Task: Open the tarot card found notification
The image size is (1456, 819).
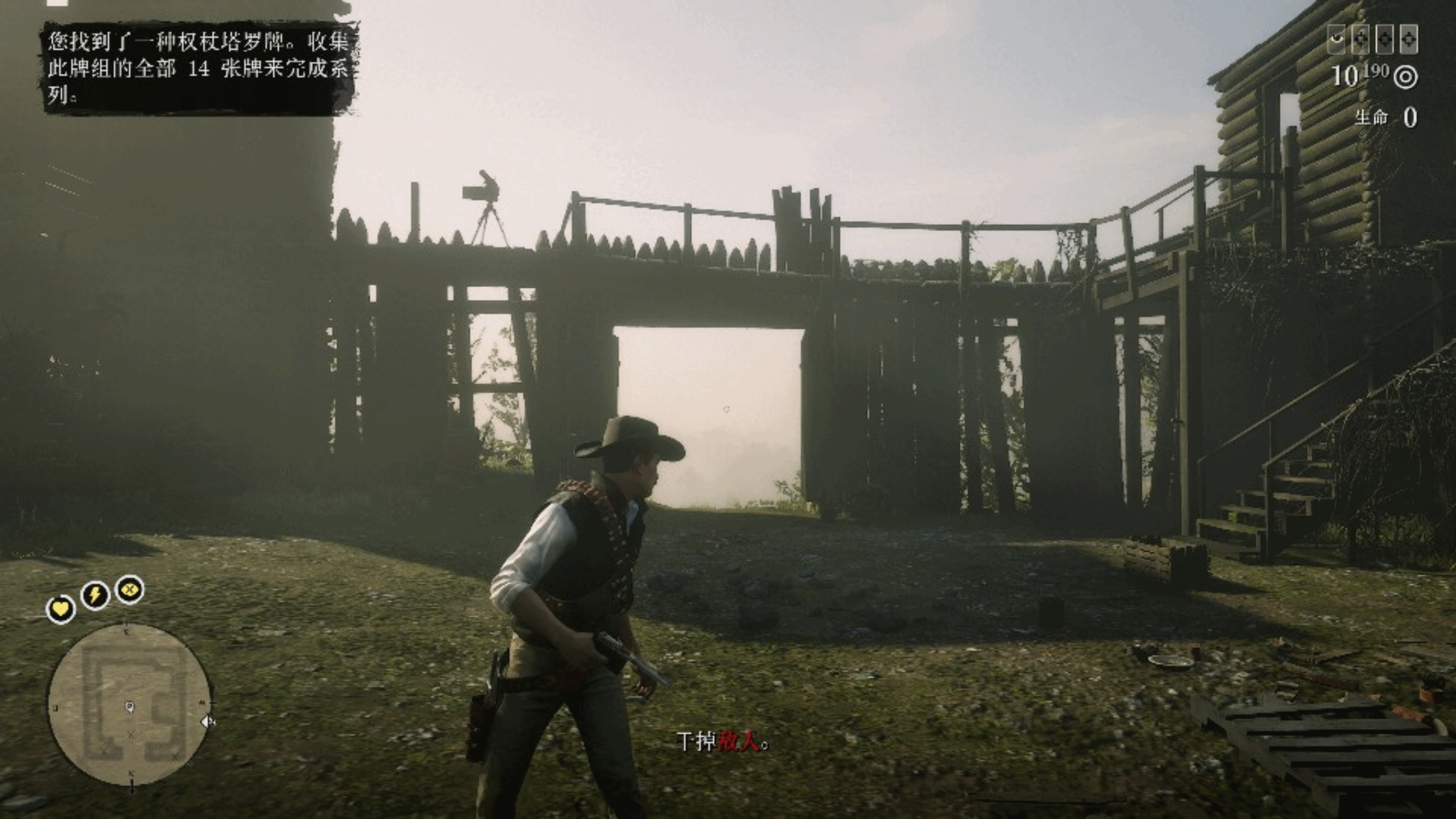Action: 198,68
